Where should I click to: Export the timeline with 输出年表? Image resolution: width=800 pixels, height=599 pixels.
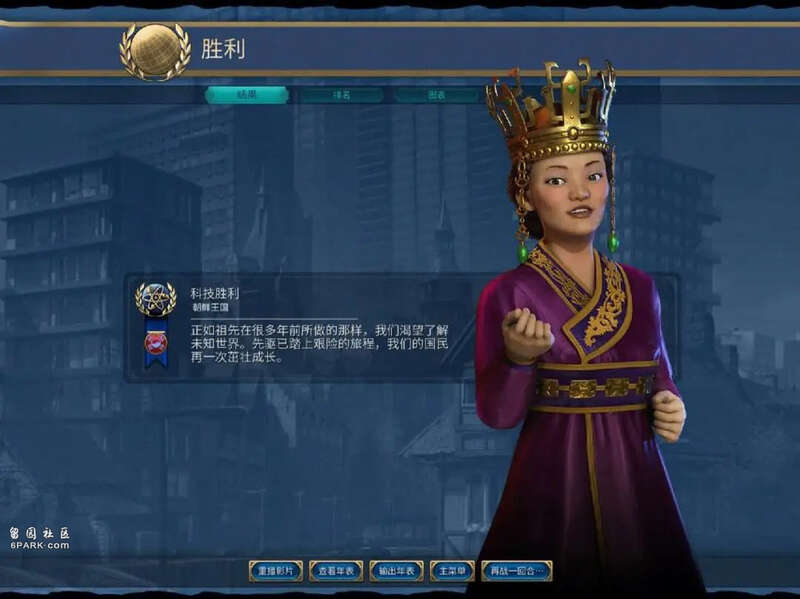396,571
